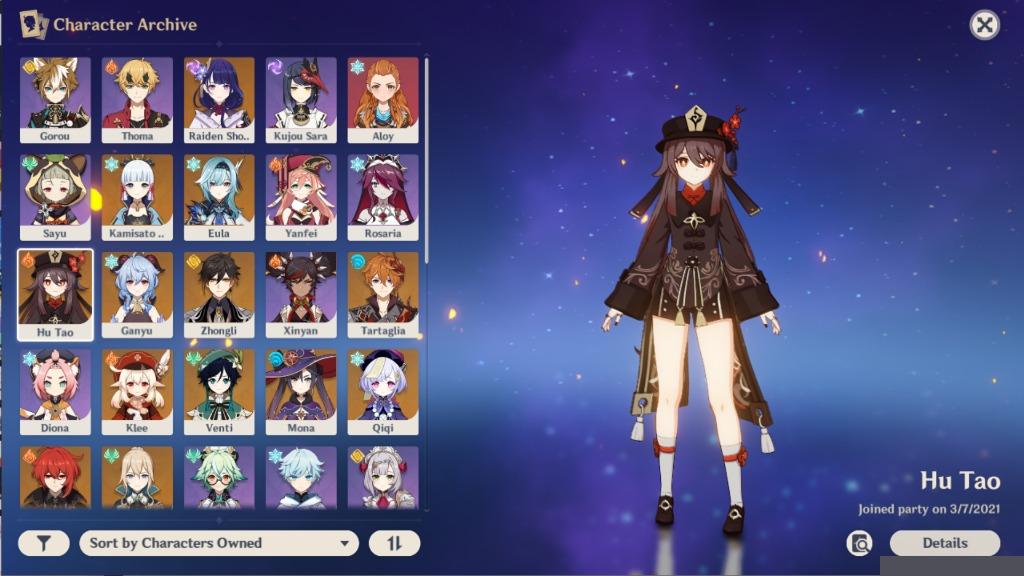Choose the Thoma character card
This screenshot has height=576, width=1024.
(137, 99)
